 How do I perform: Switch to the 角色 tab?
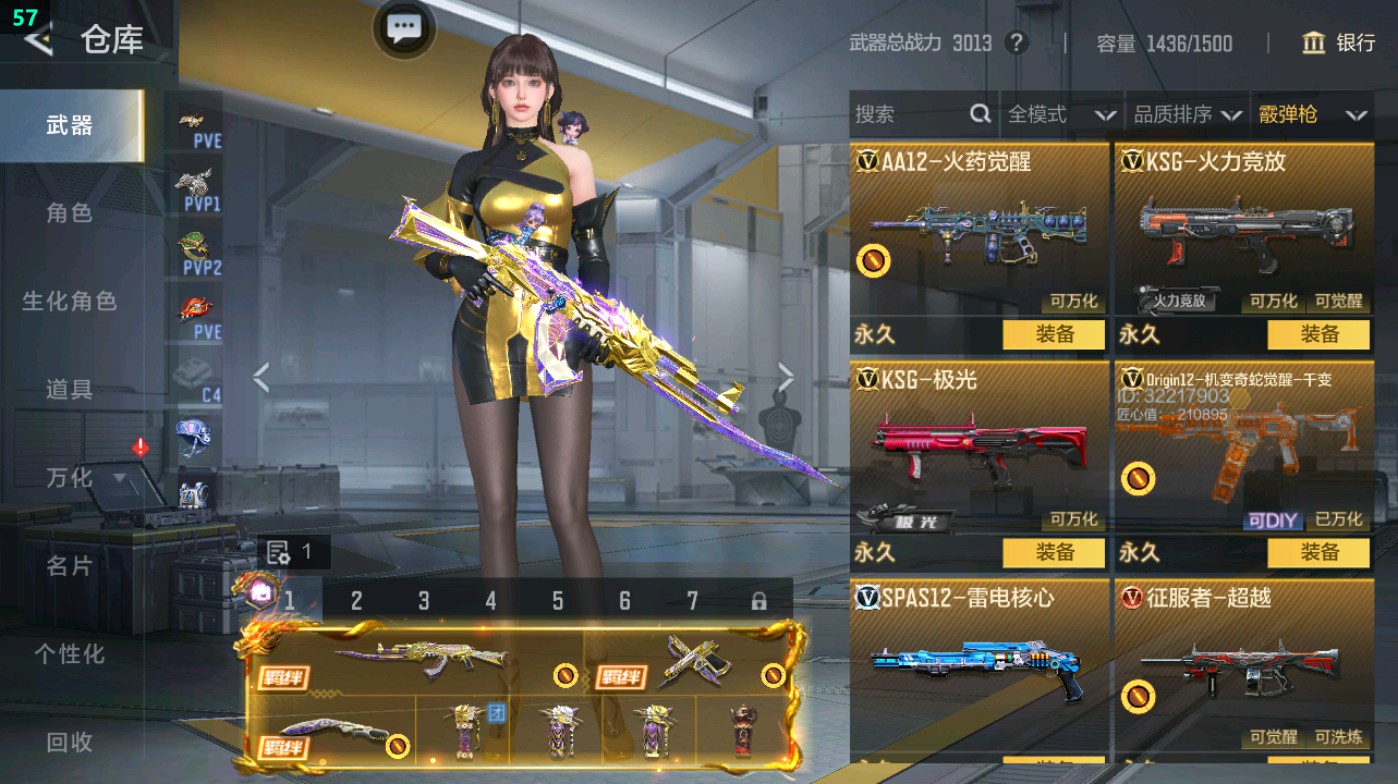tap(69, 213)
